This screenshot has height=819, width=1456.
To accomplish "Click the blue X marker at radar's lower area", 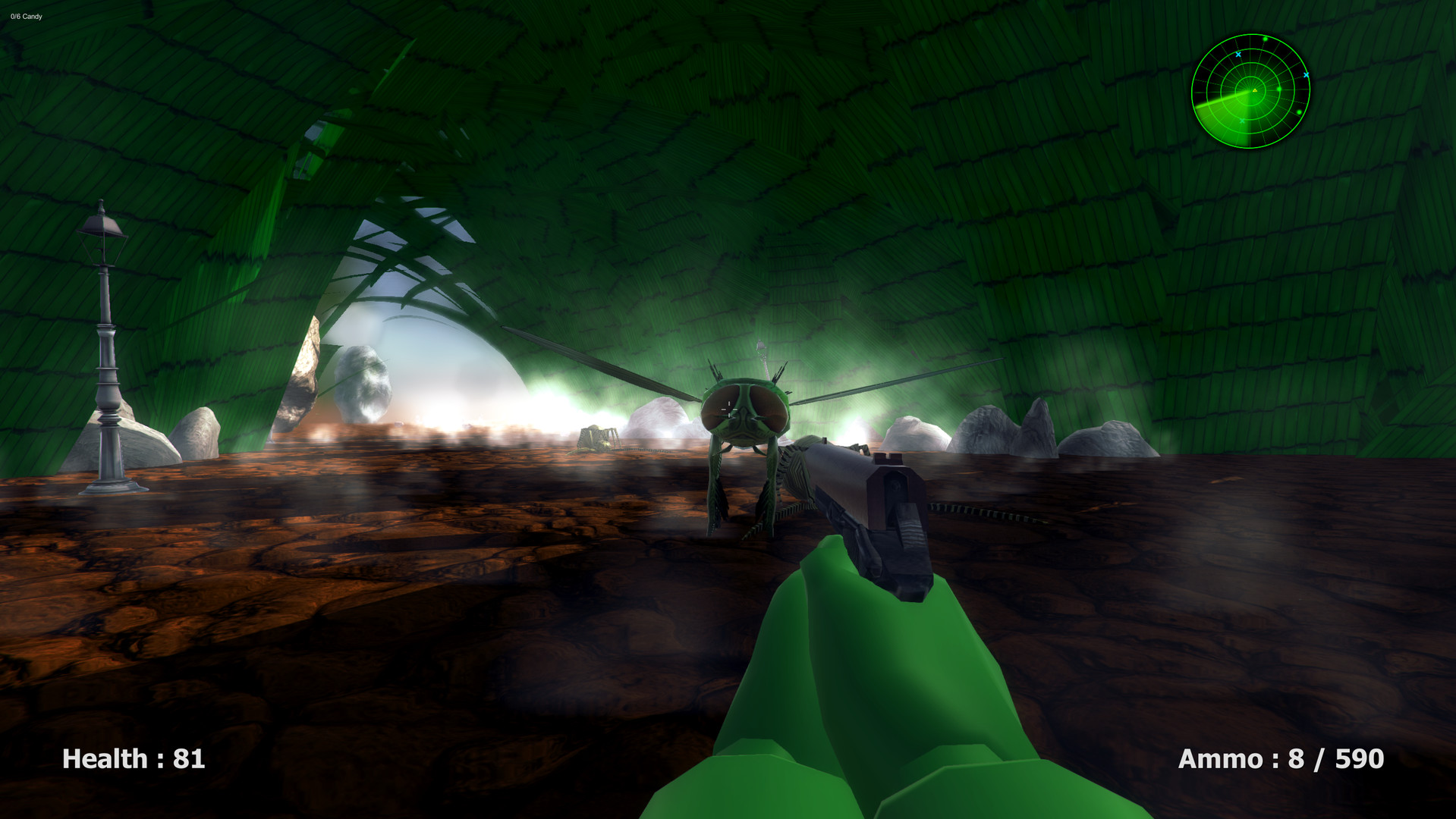I will tap(1242, 121).
